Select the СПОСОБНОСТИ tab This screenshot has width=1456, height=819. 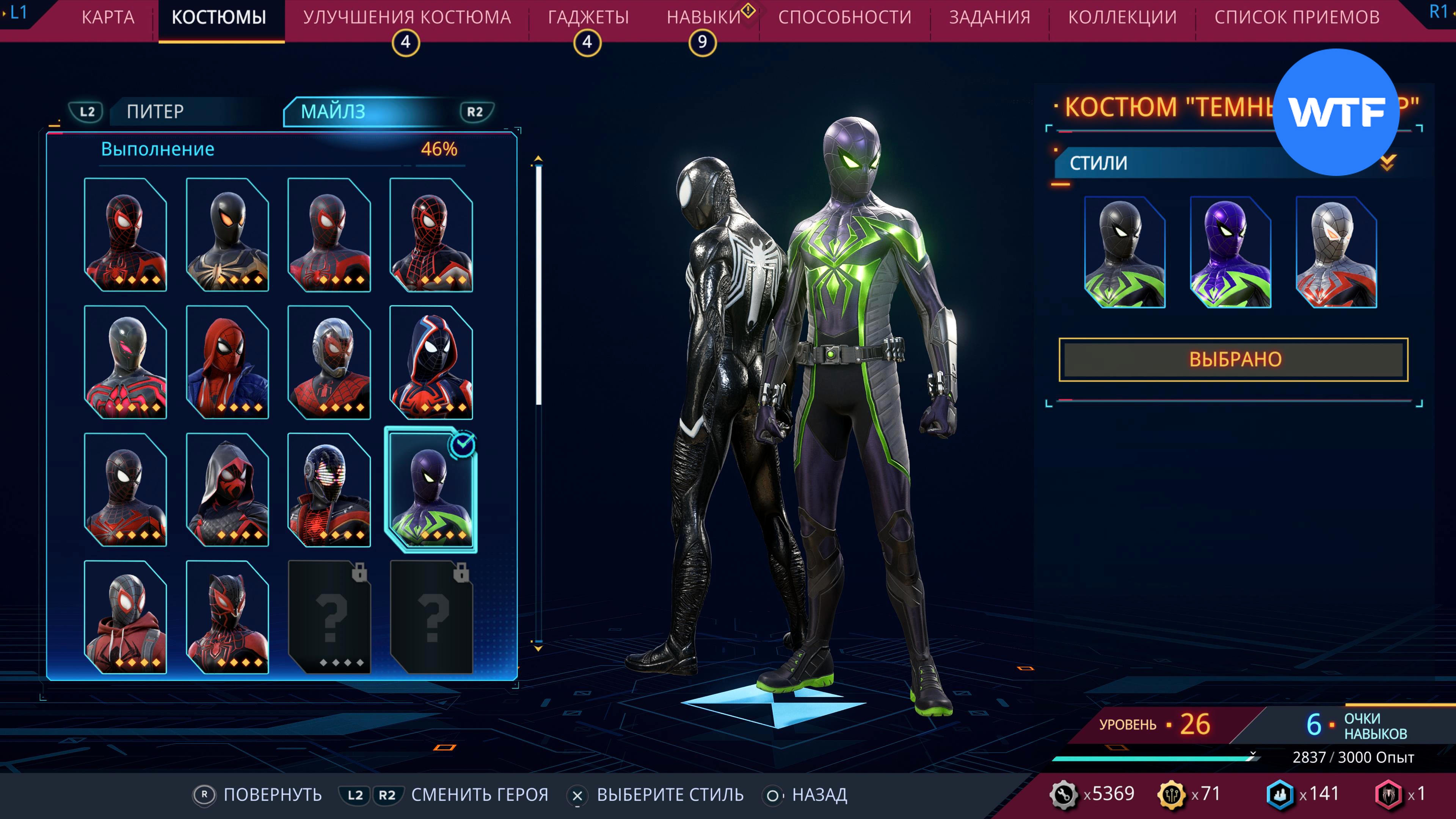[844, 17]
